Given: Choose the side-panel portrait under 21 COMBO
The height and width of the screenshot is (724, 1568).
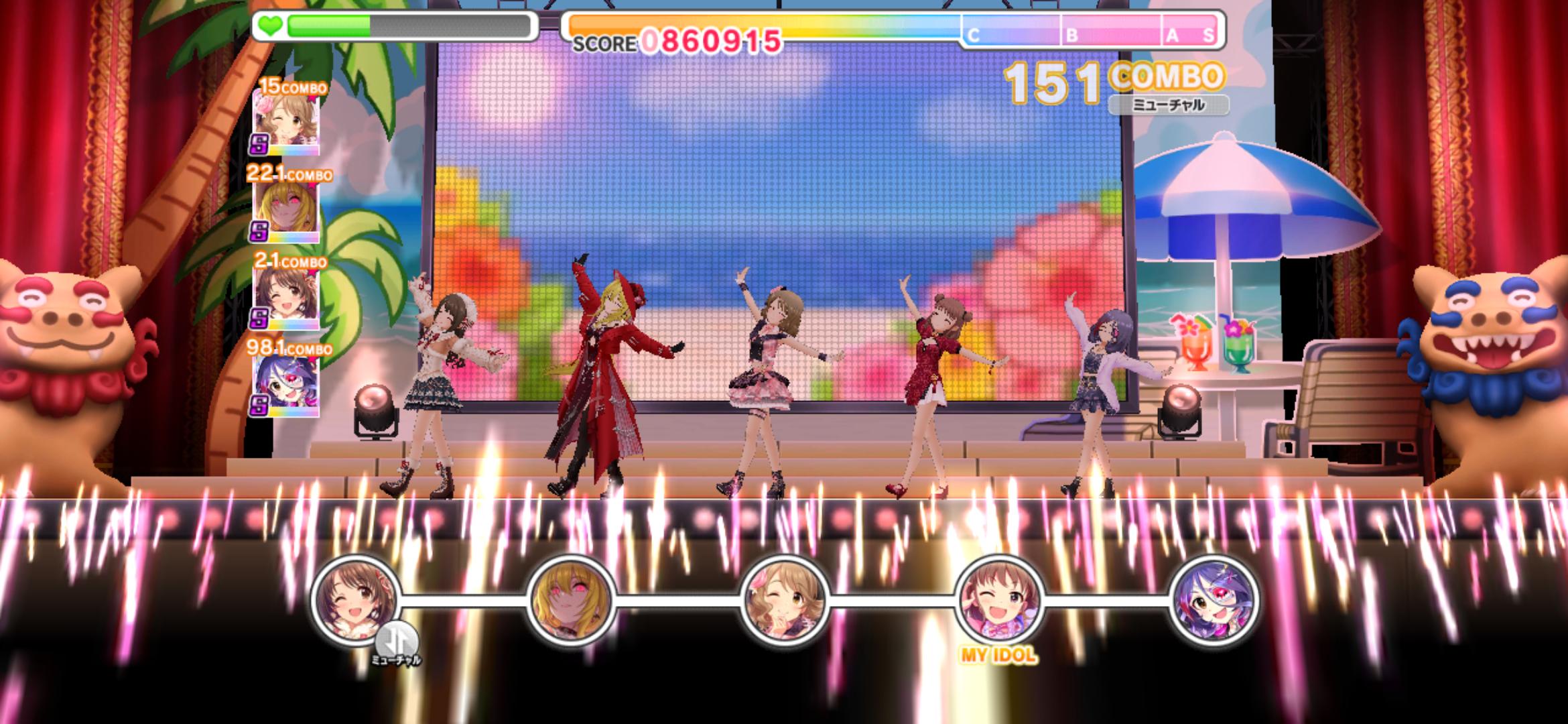Looking at the screenshot, I should click(x=285, y=298).
